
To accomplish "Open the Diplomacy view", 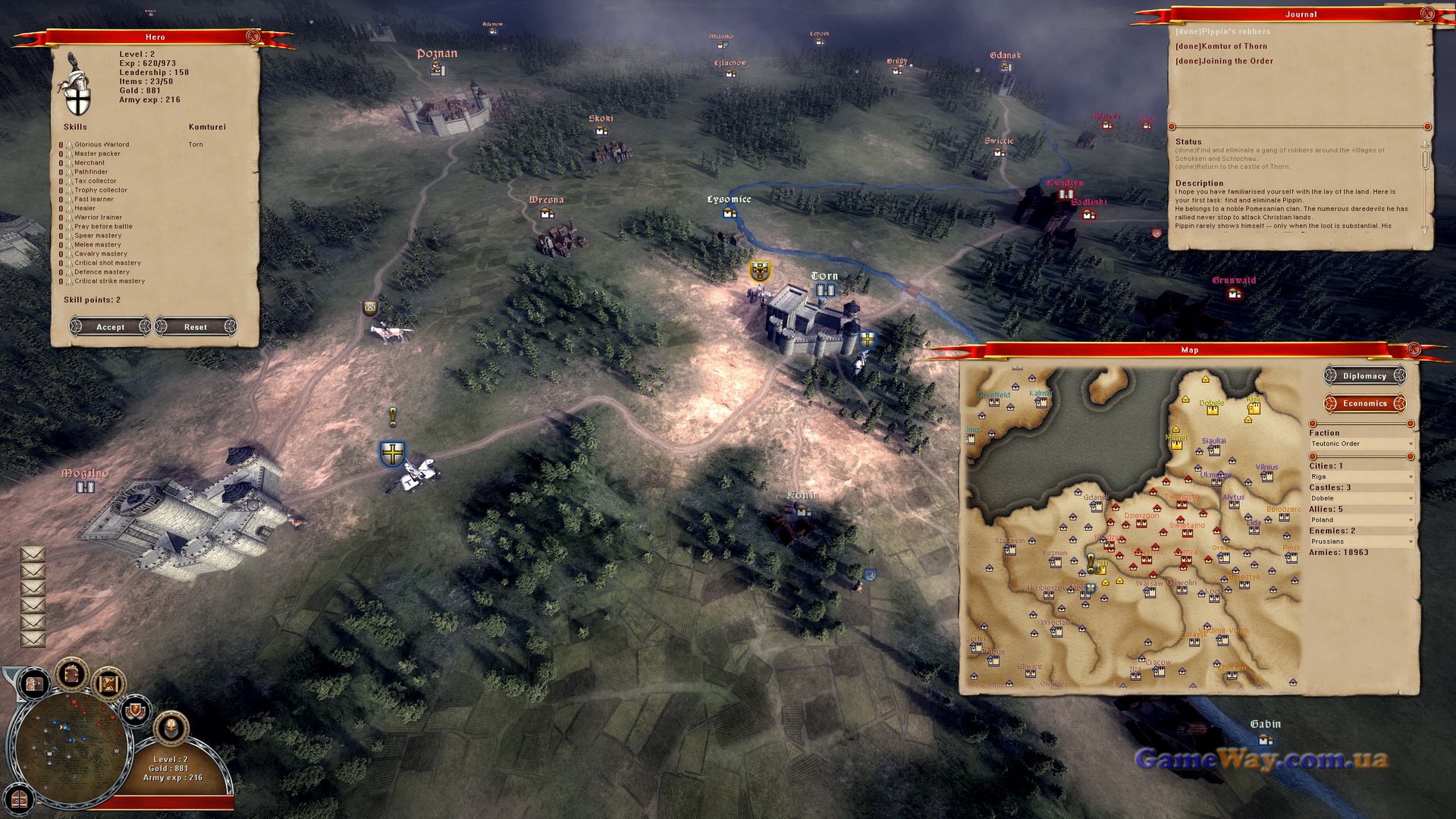I will point(1364,376).
